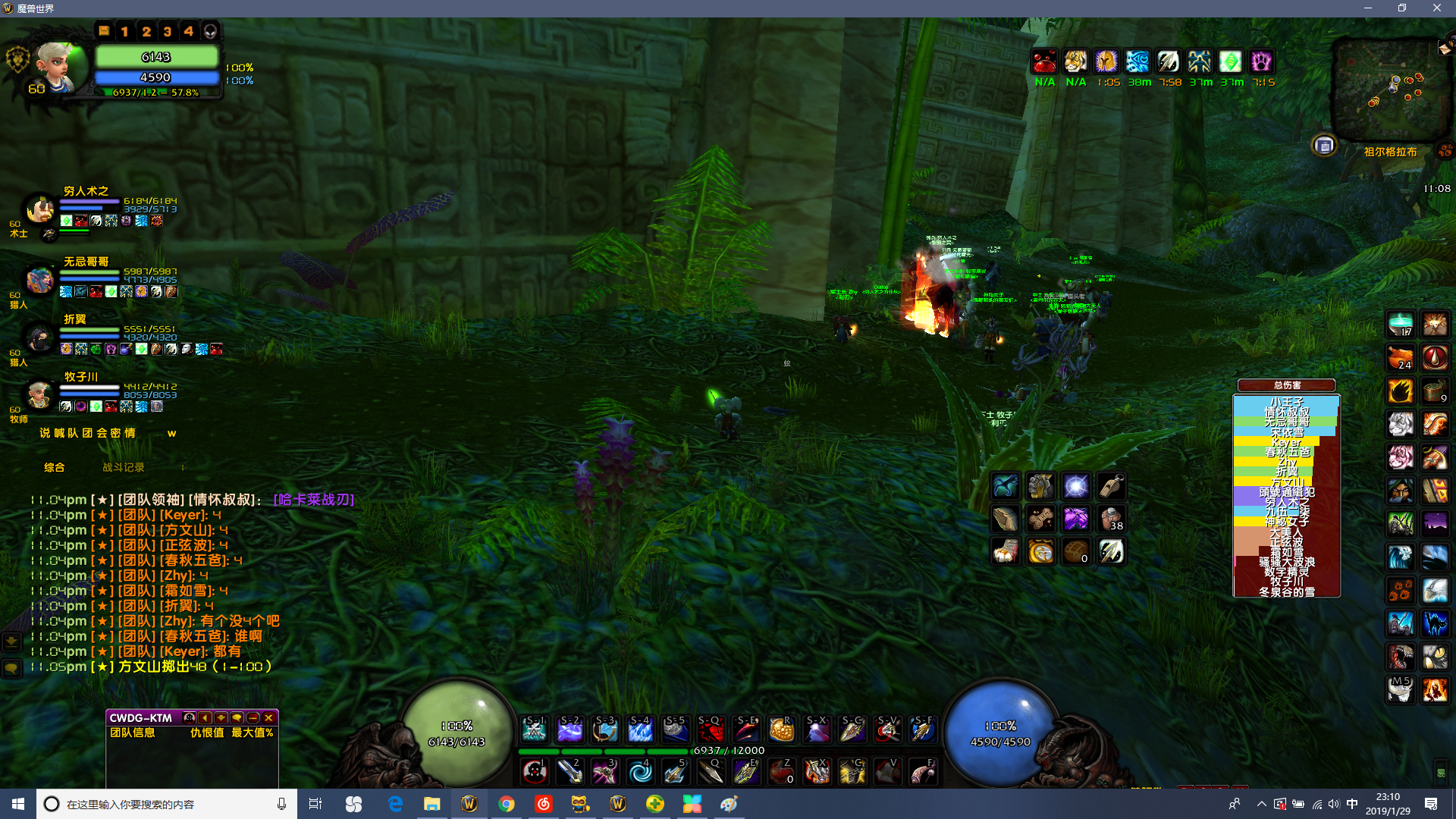Choose the 队 party chat channel shortcut
This screenshot has width=1456, height=819.
pos(73,433)
